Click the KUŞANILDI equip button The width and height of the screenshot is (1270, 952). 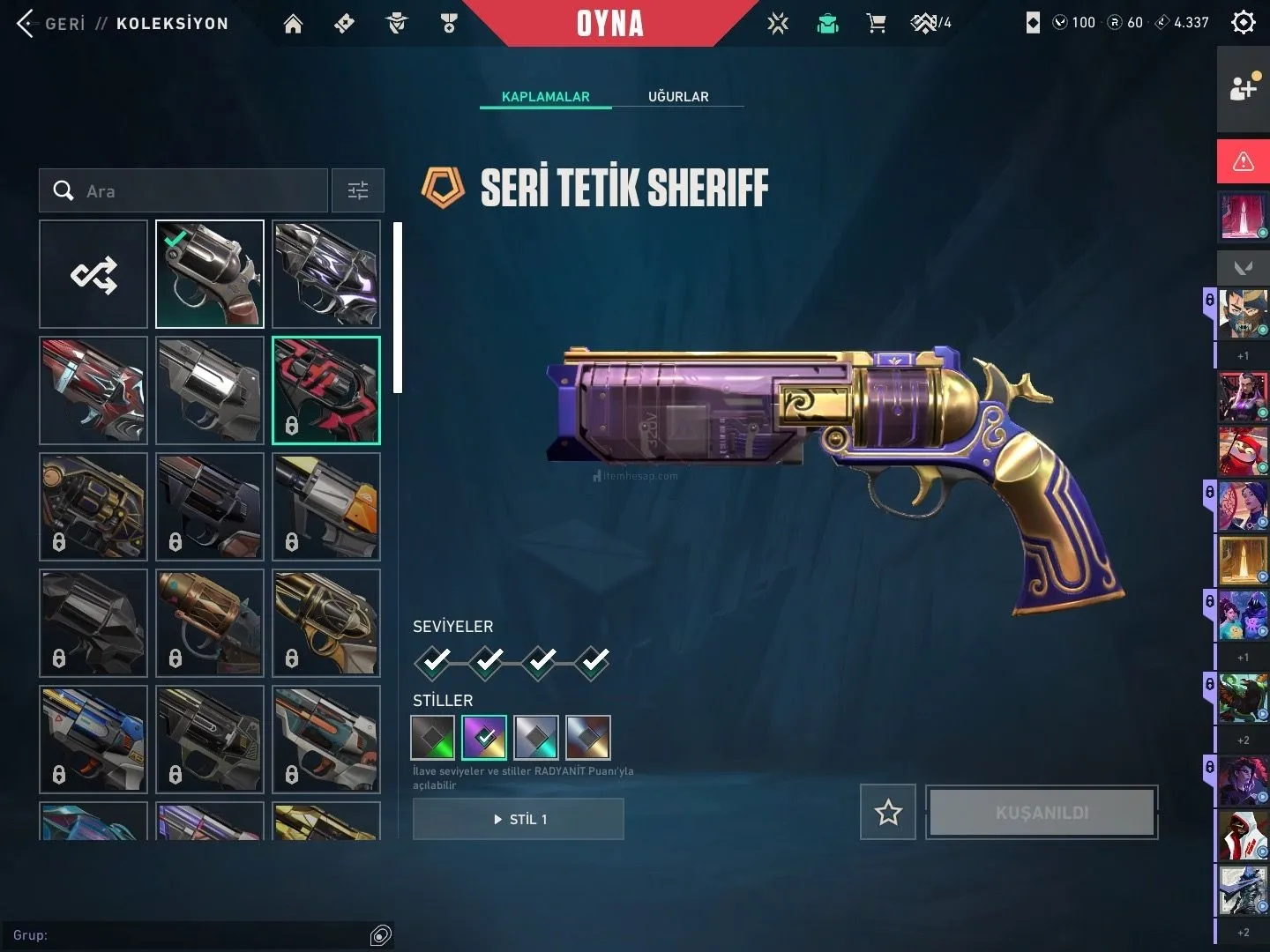pos(1042,812)
